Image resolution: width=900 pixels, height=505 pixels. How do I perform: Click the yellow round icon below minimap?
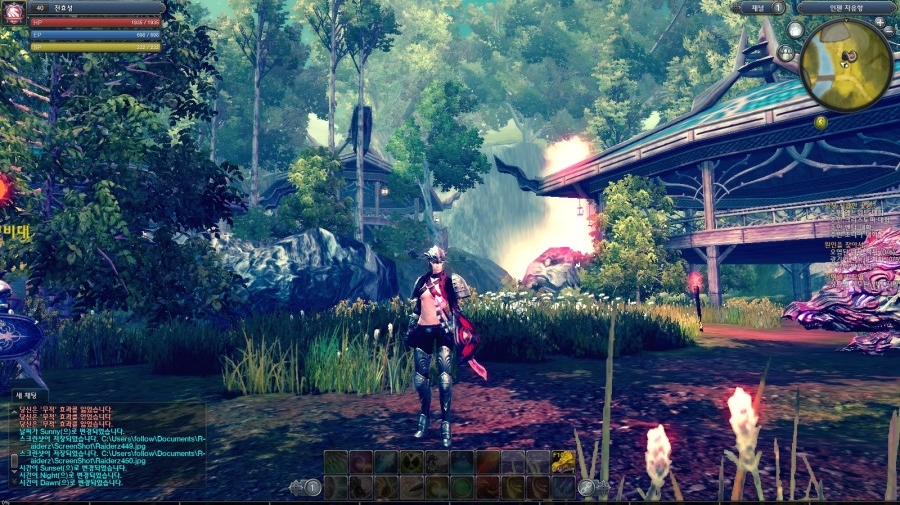820,122
